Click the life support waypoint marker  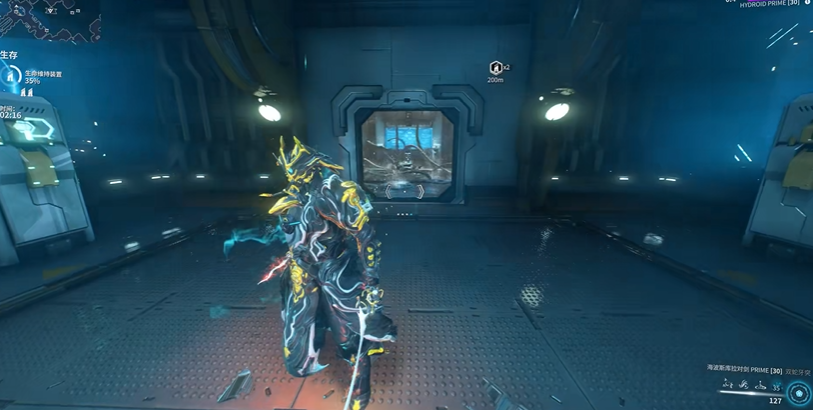pos(495,68)
